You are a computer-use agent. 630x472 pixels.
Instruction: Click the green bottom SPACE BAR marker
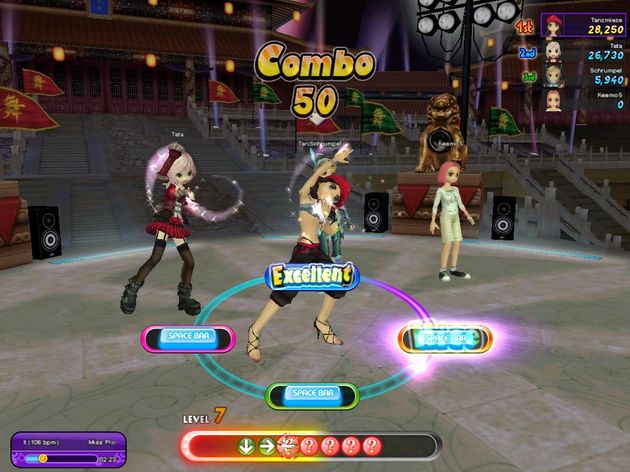point(314,394)
